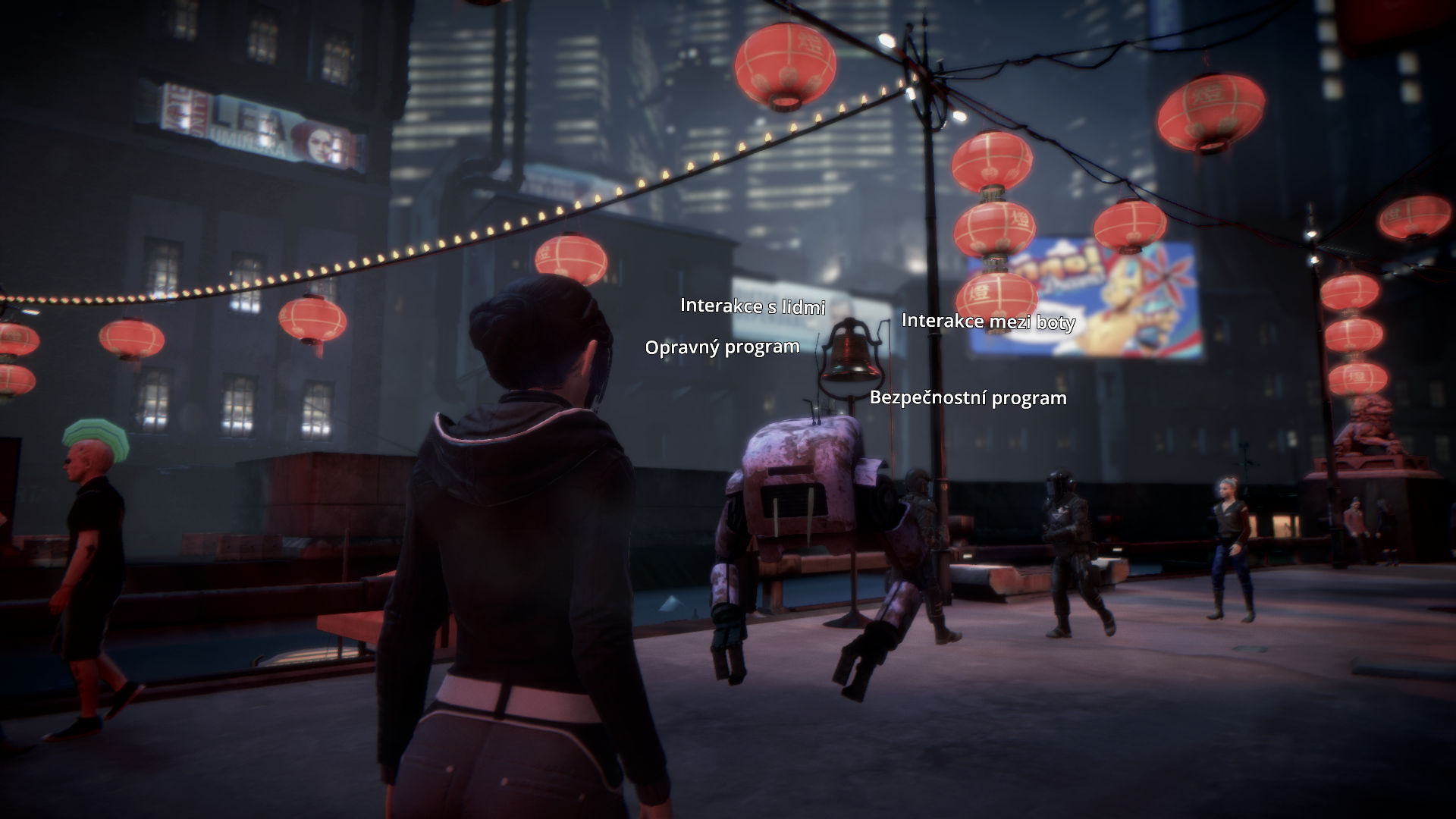Ask about 'Bezpečnostní program'
This screenshot has width=1456, height=819.
click(968, 398)
